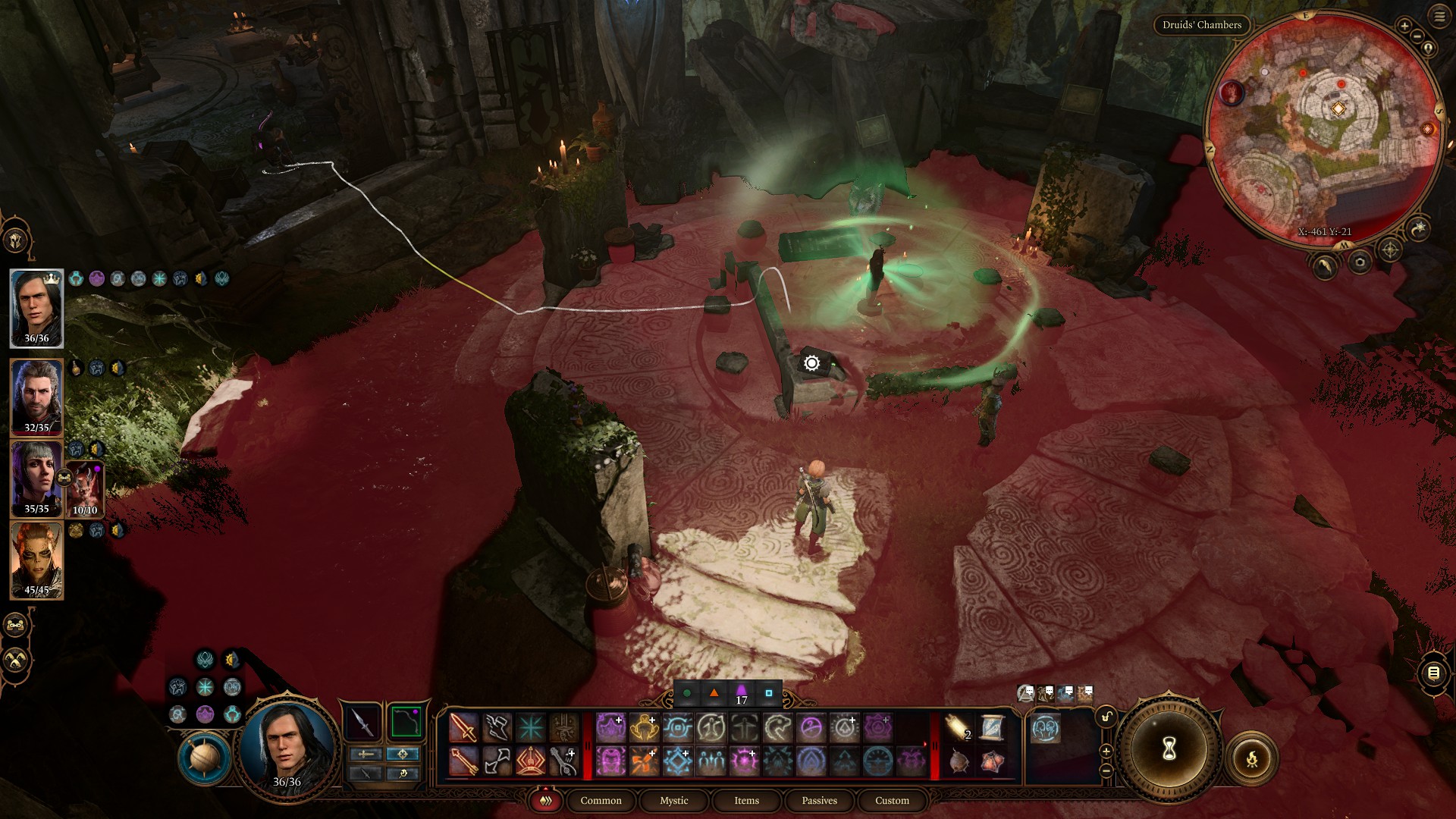Activate the sword main-hand attack icon
Viewport: 1456px width, 819px height.
[x=463, y=727]
